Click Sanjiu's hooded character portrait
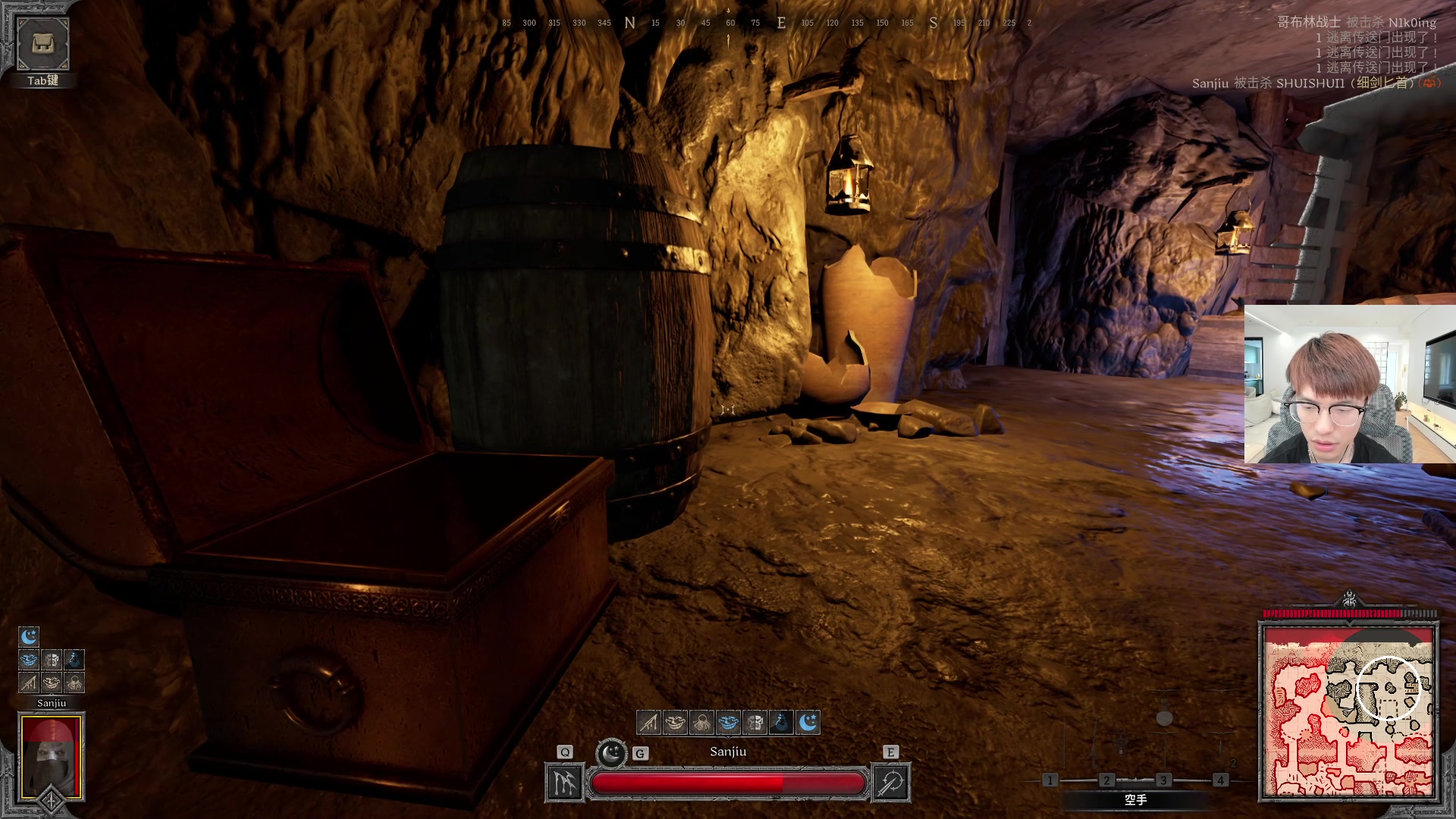Image resolution: width=1456 pixels, height=819 pixels. point(51,756)
